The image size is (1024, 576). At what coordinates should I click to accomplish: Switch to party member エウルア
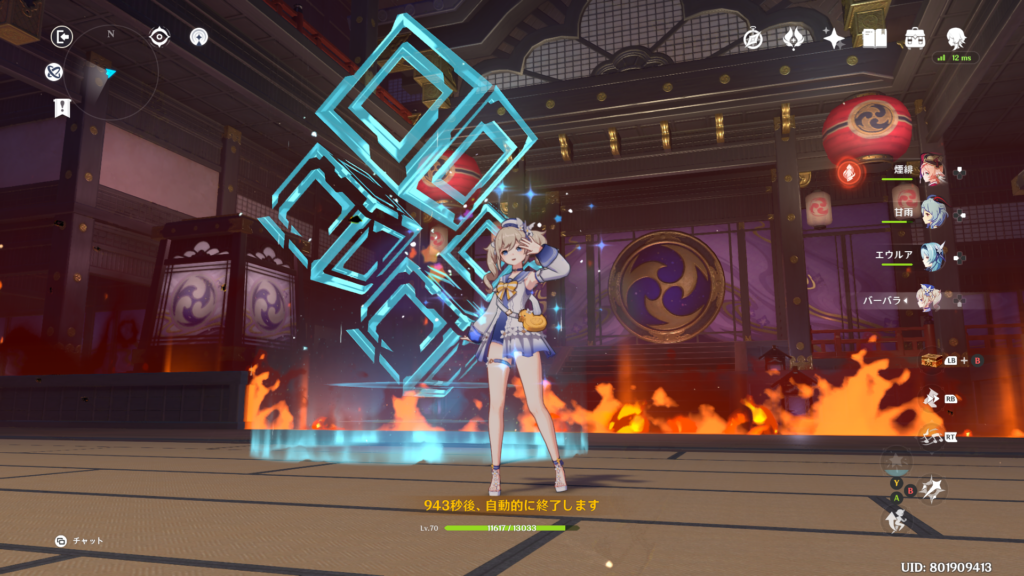point(932,256)
